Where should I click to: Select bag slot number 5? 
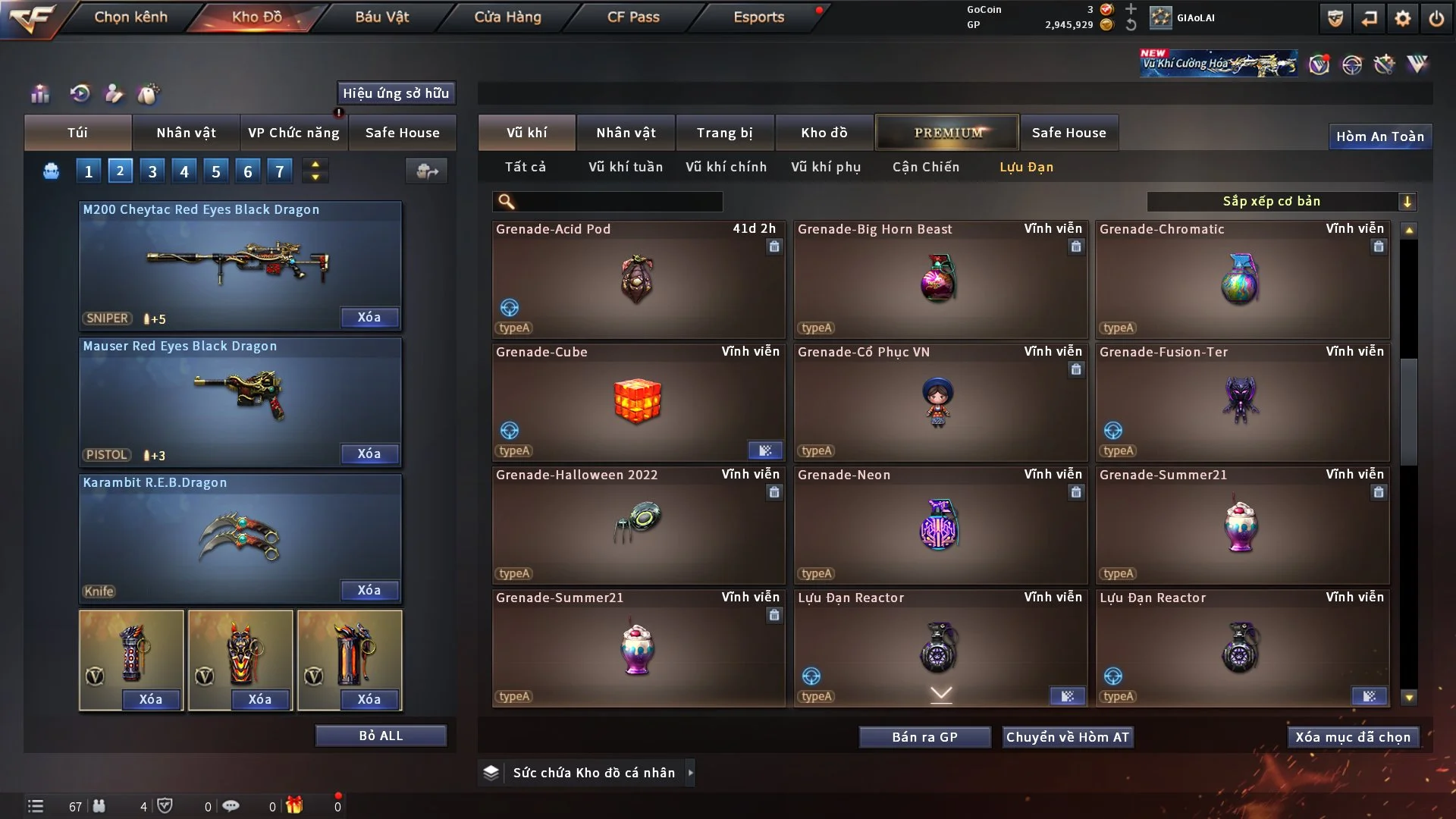click(x=216, y=171)
